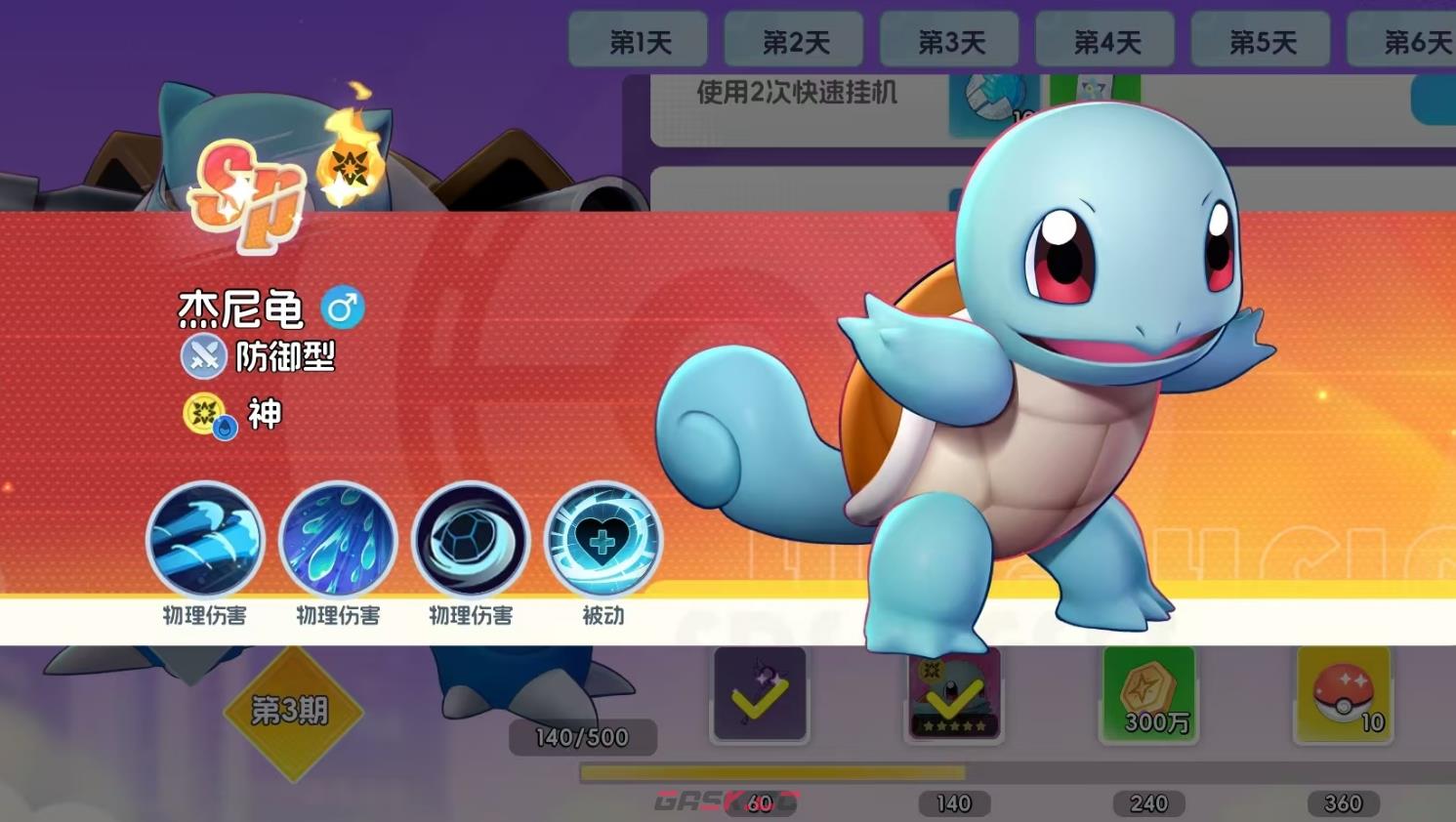Click the yellow progress bar at the bottom
1456x822 pixels.
point(771,773)
